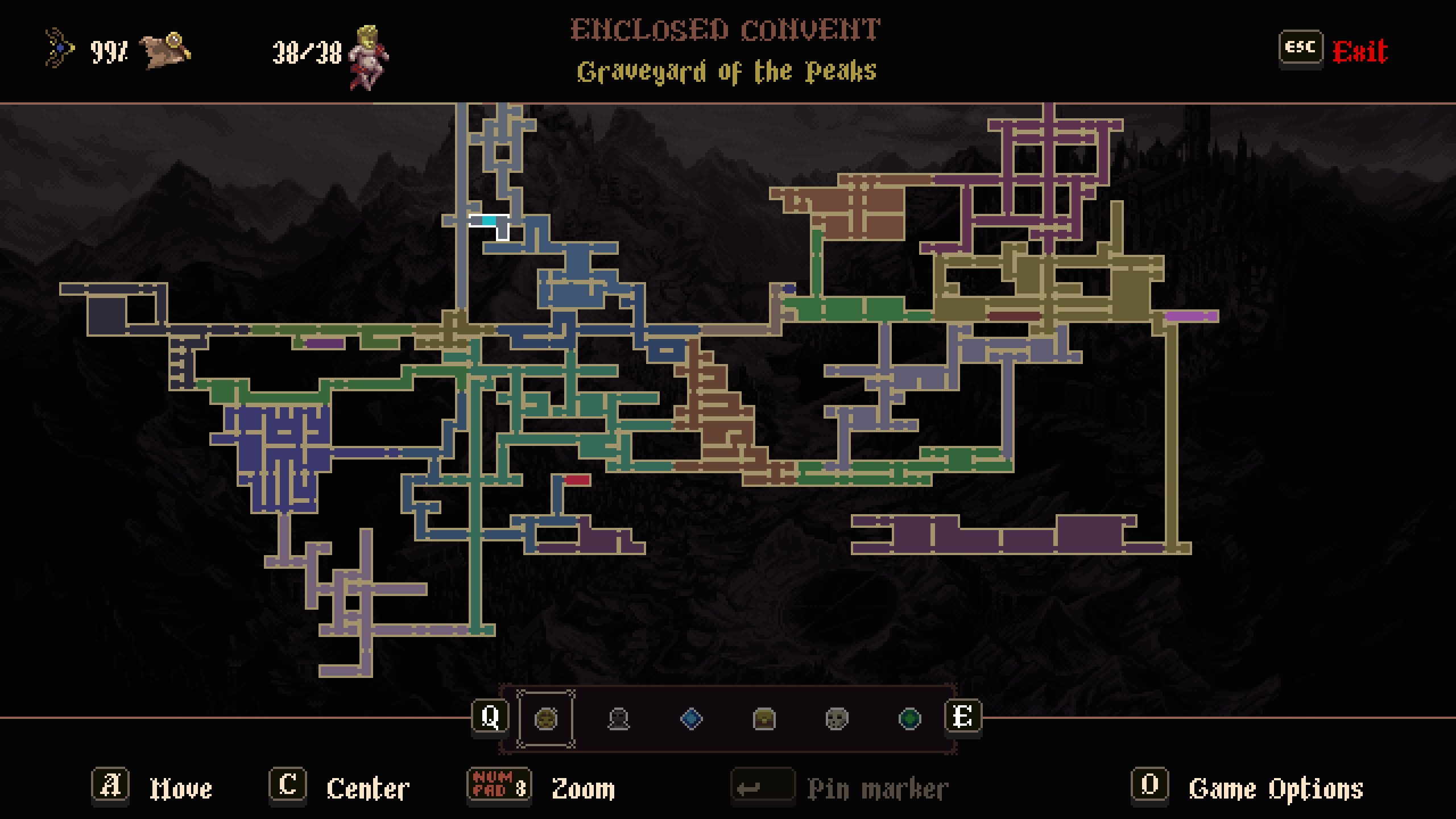
Task: Select the treasure chest marker icon
Action: (764, 718)
